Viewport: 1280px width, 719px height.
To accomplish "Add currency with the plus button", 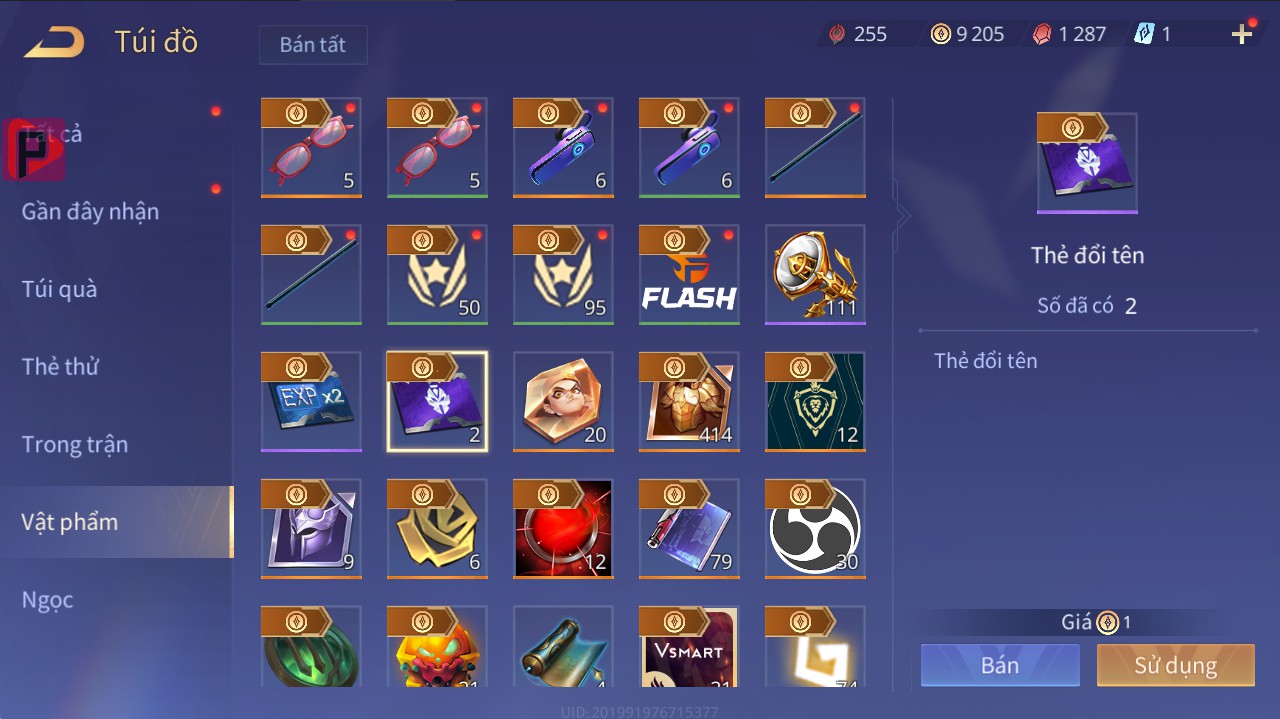I will (1242, 35).
